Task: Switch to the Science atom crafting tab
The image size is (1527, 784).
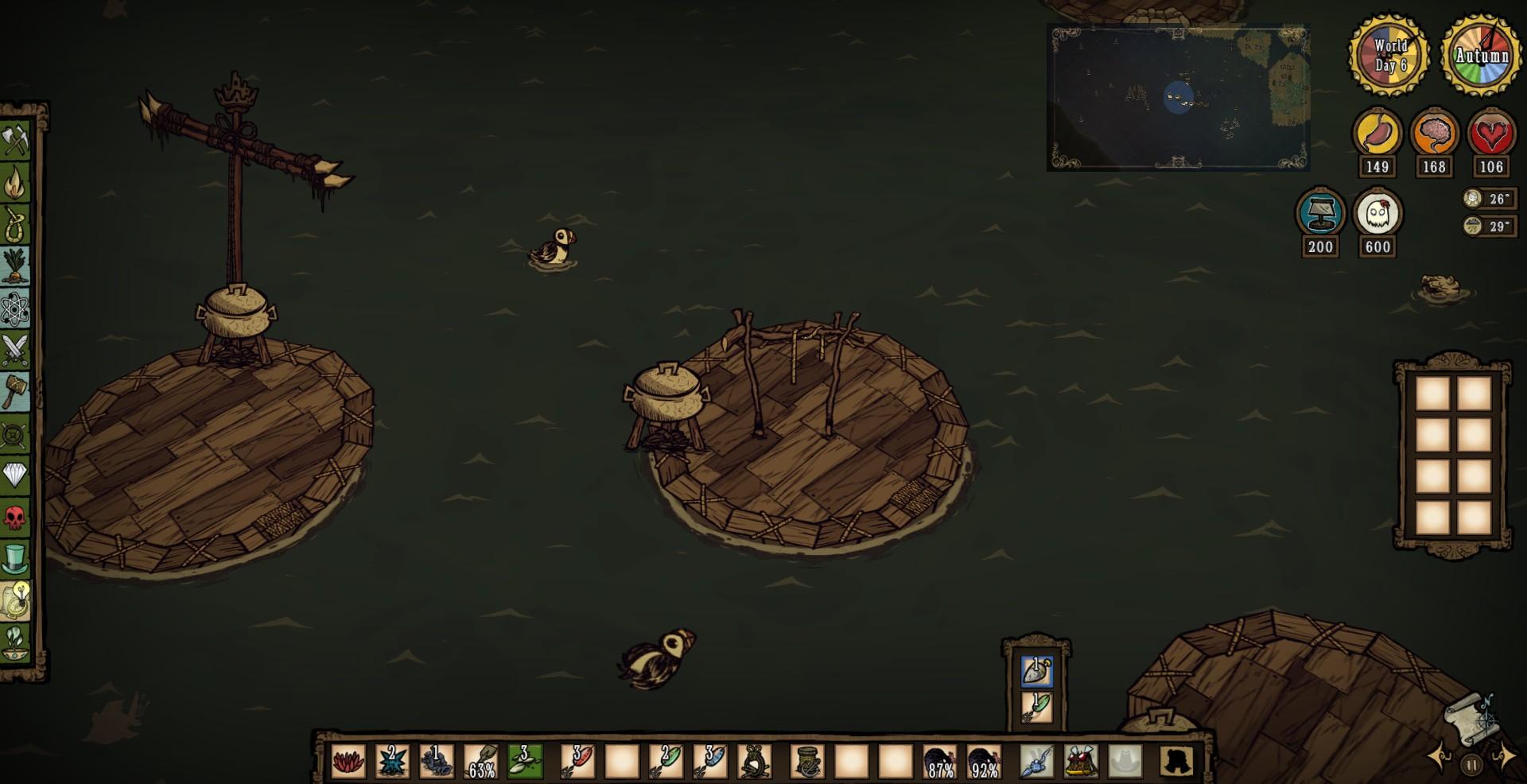Action: pos(15,309)
